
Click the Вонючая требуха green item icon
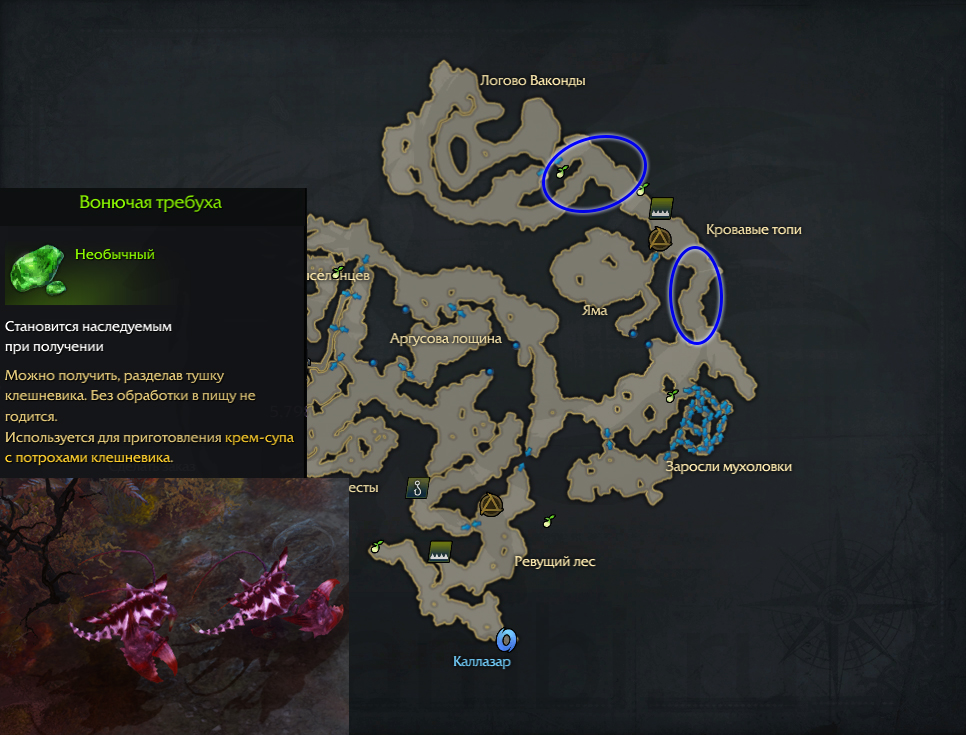coord(37,270)
